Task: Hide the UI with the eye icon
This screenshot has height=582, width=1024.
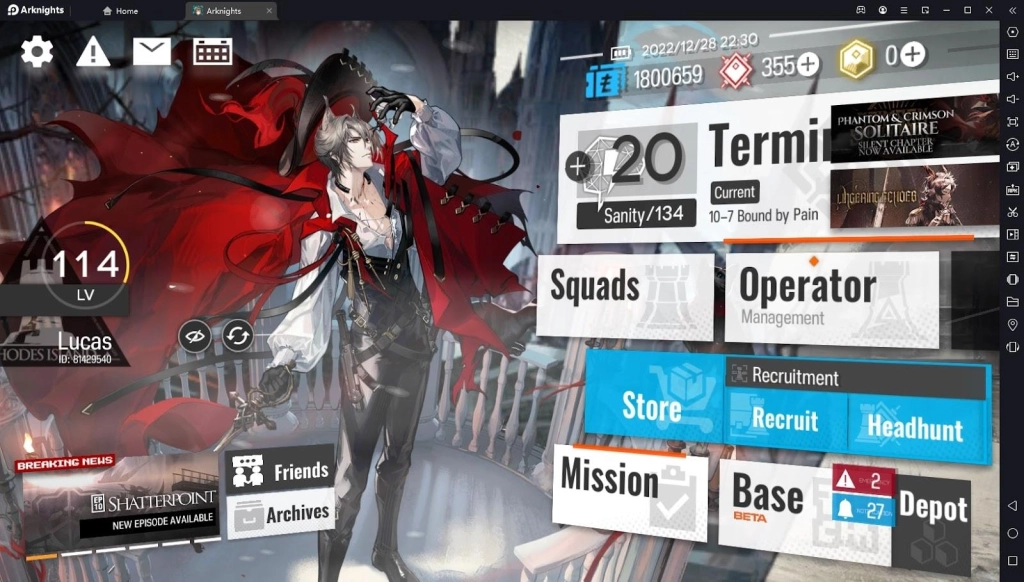Action: coord(195,336)
